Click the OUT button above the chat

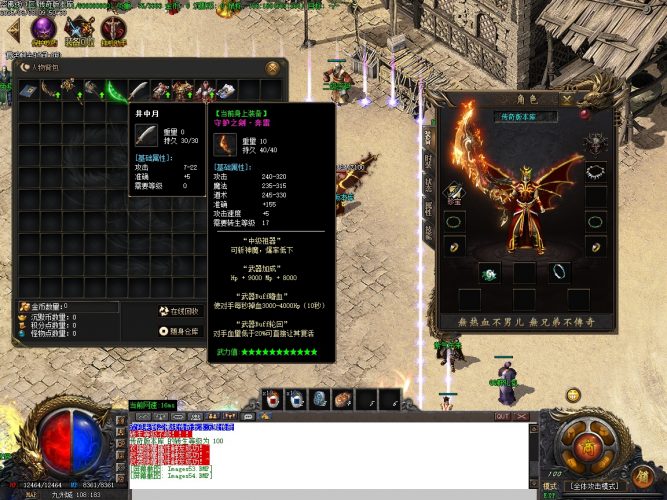pyautogui.click(x=502, y=416)
